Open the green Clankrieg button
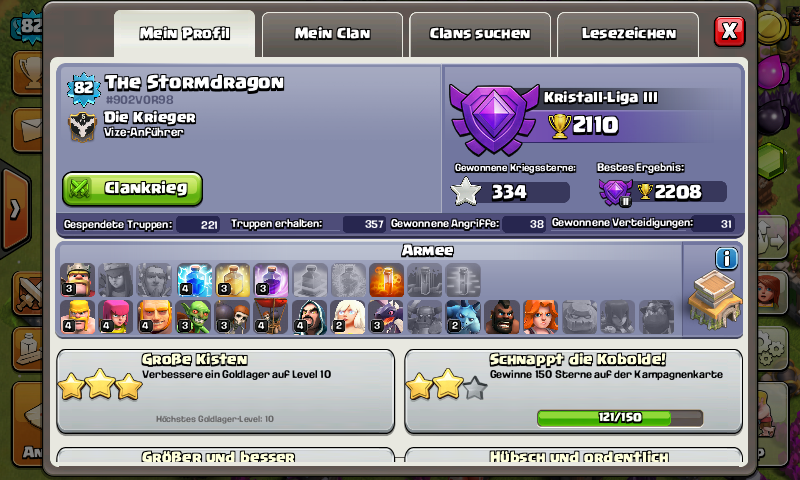800x480 pixels. pos(133,188)
